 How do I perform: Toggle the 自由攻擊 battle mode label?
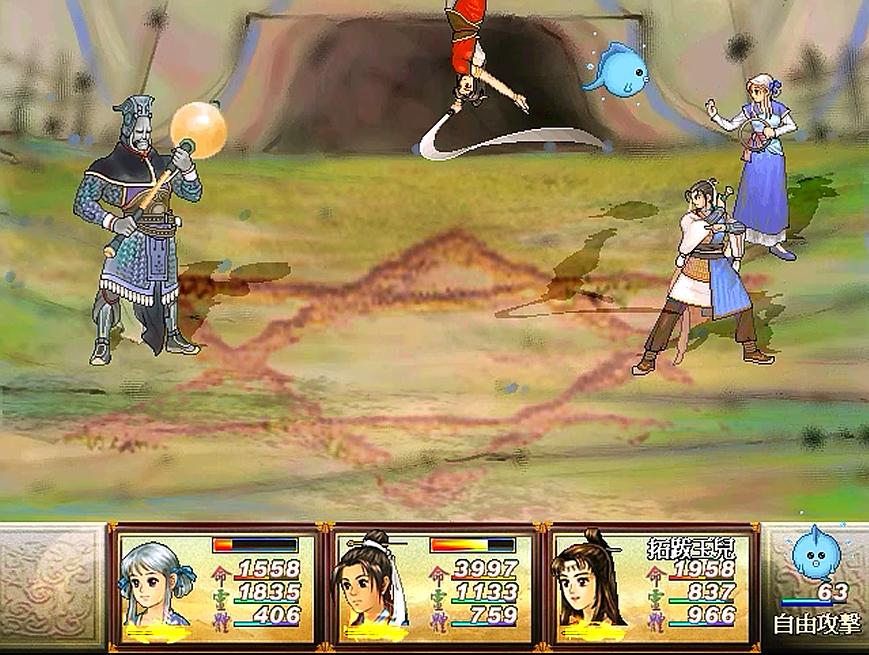[x=813, y=626]
